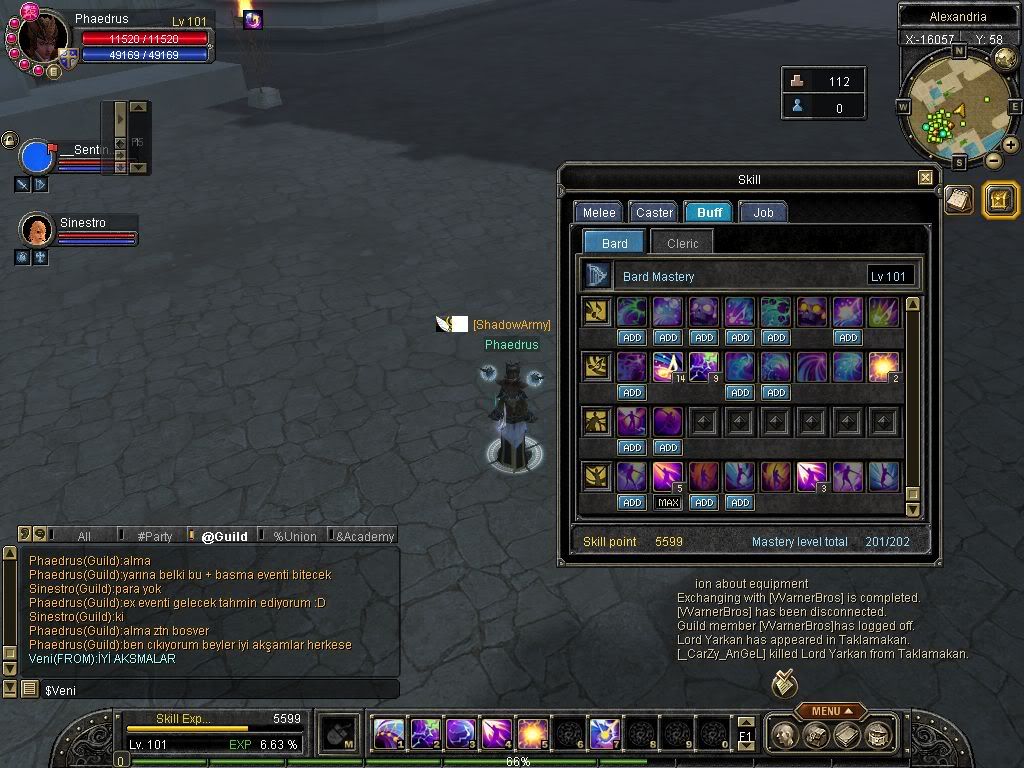
Task: Select the Job skill tab
Action: tap(763, 212)
